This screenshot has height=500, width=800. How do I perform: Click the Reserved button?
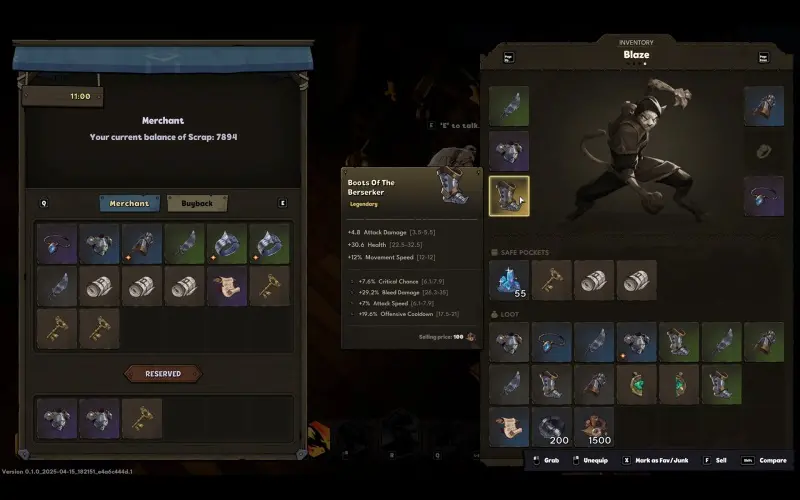click(163, 373)
